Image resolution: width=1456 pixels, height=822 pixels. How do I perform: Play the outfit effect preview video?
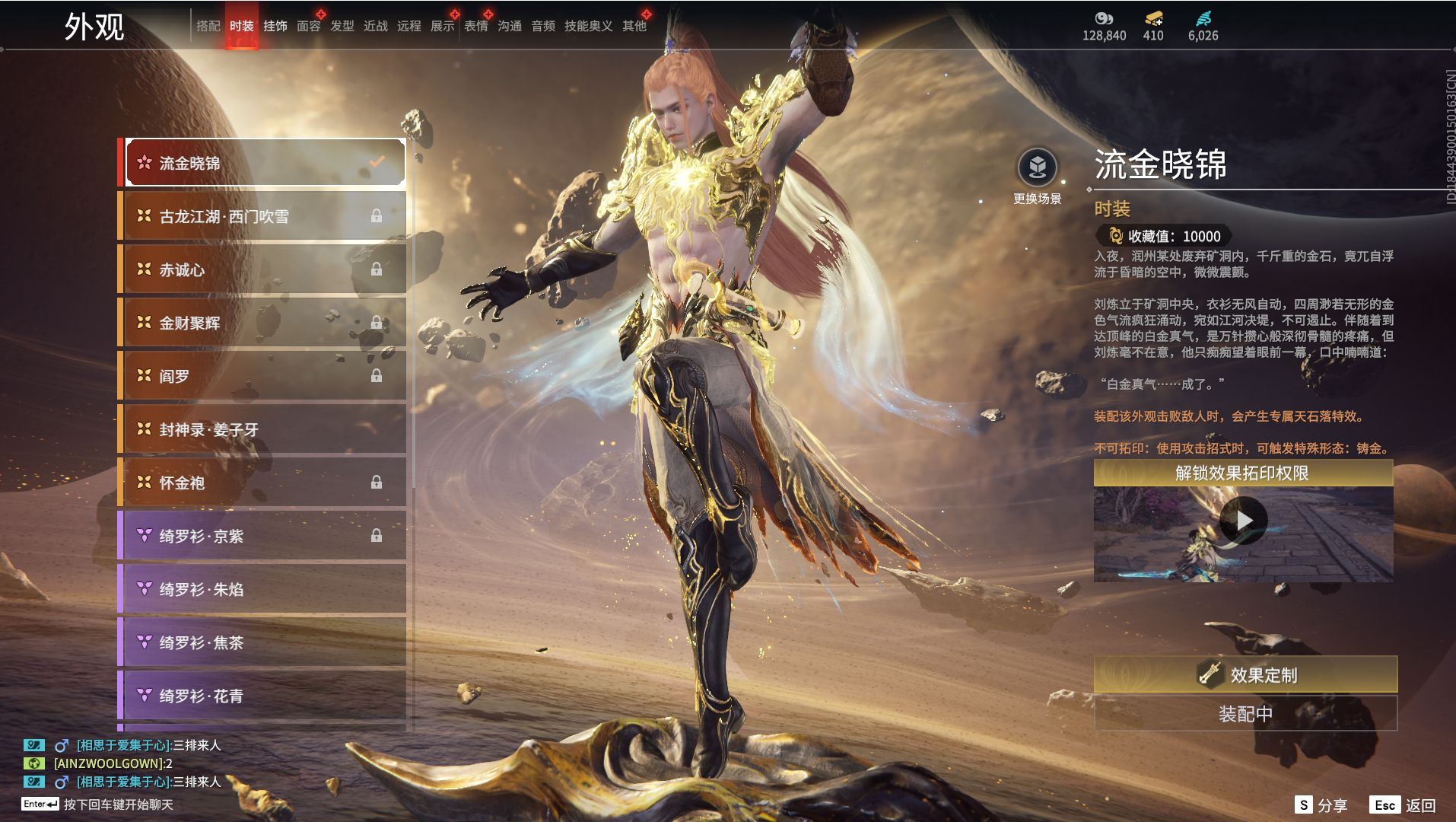pyautogui.click(x=1243, y=521)
